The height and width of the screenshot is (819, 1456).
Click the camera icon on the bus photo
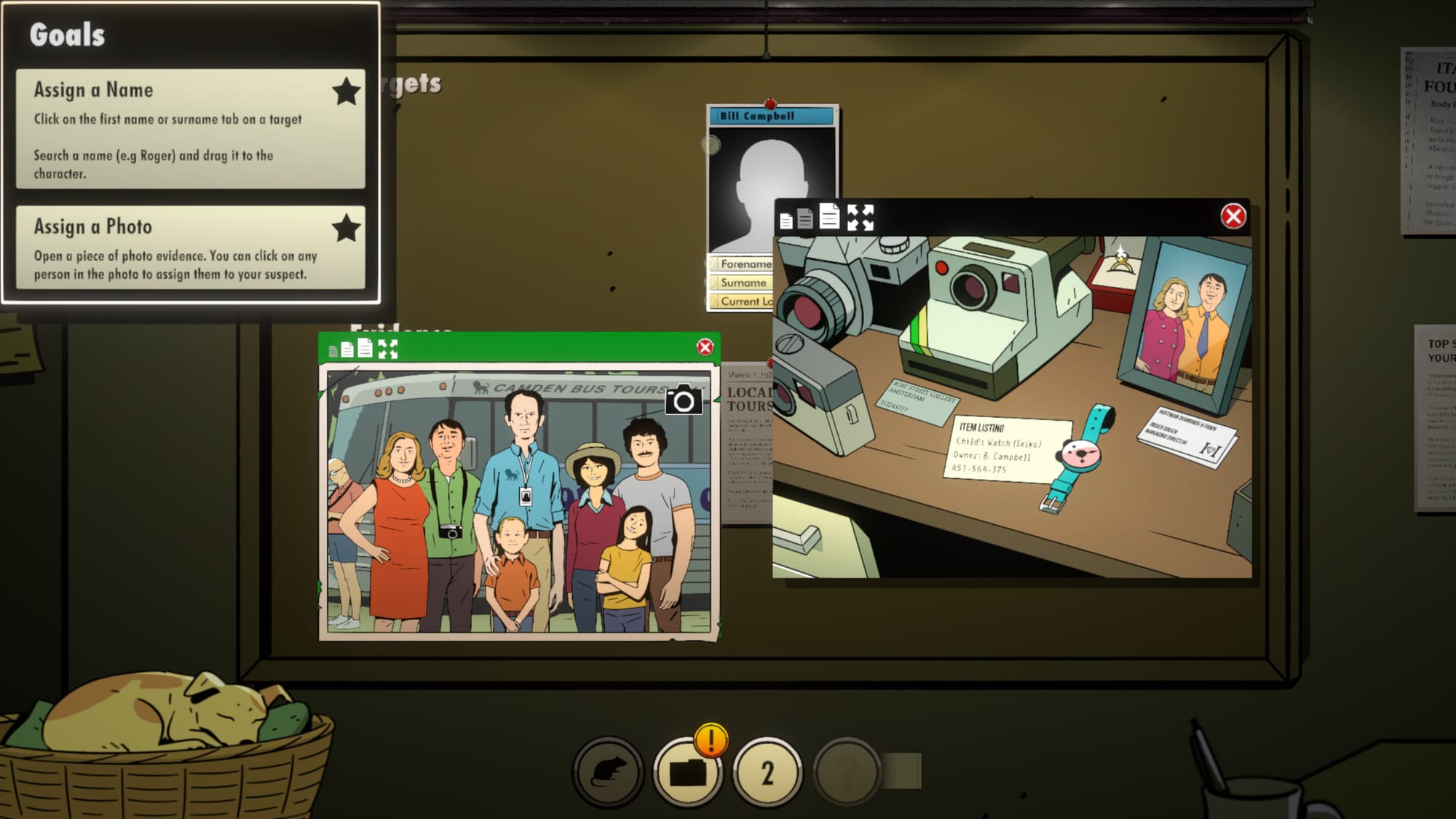pyautogui.click(x=683, y=400)
